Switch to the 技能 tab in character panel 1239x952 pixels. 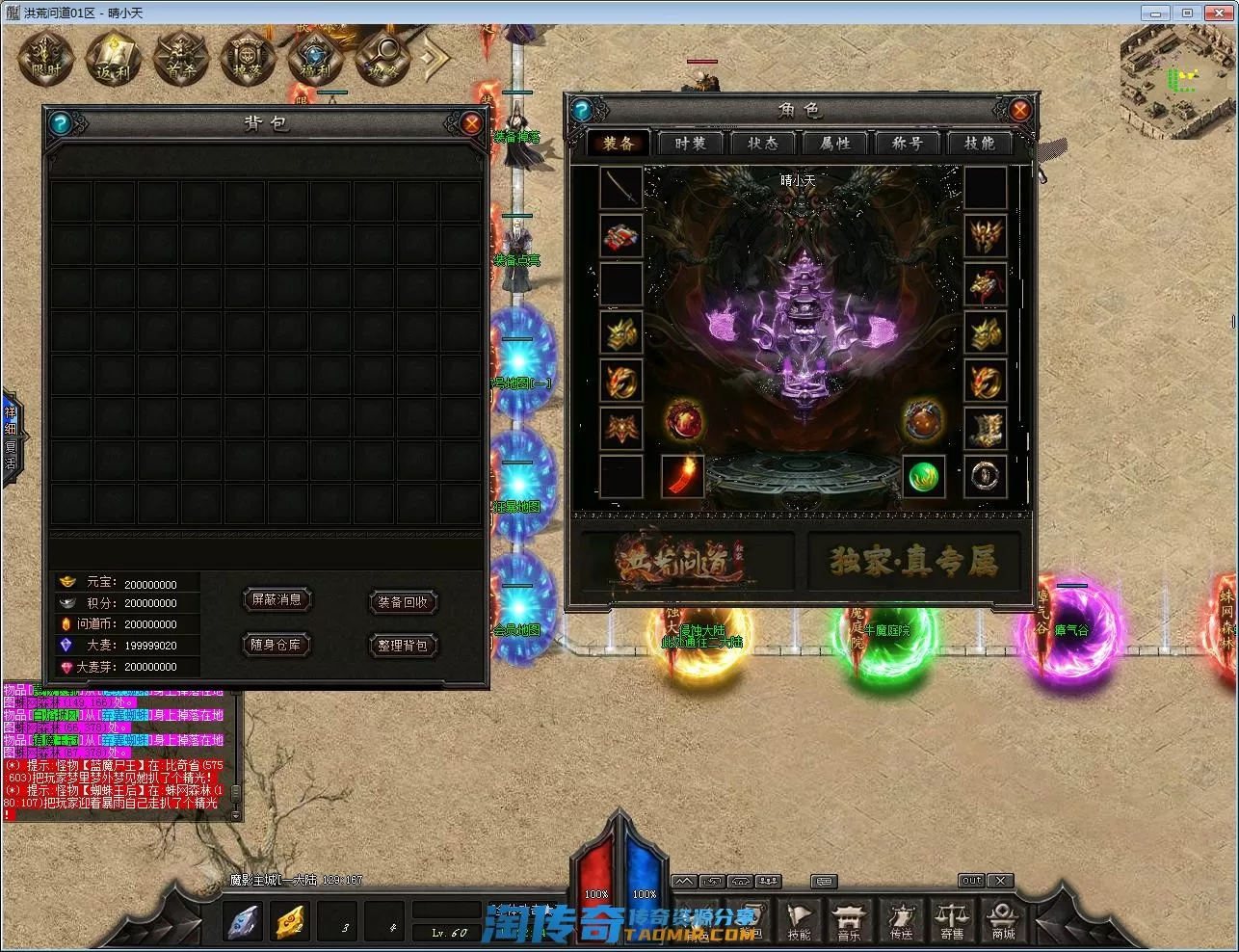pyautogui.click(x=979, y=144)
